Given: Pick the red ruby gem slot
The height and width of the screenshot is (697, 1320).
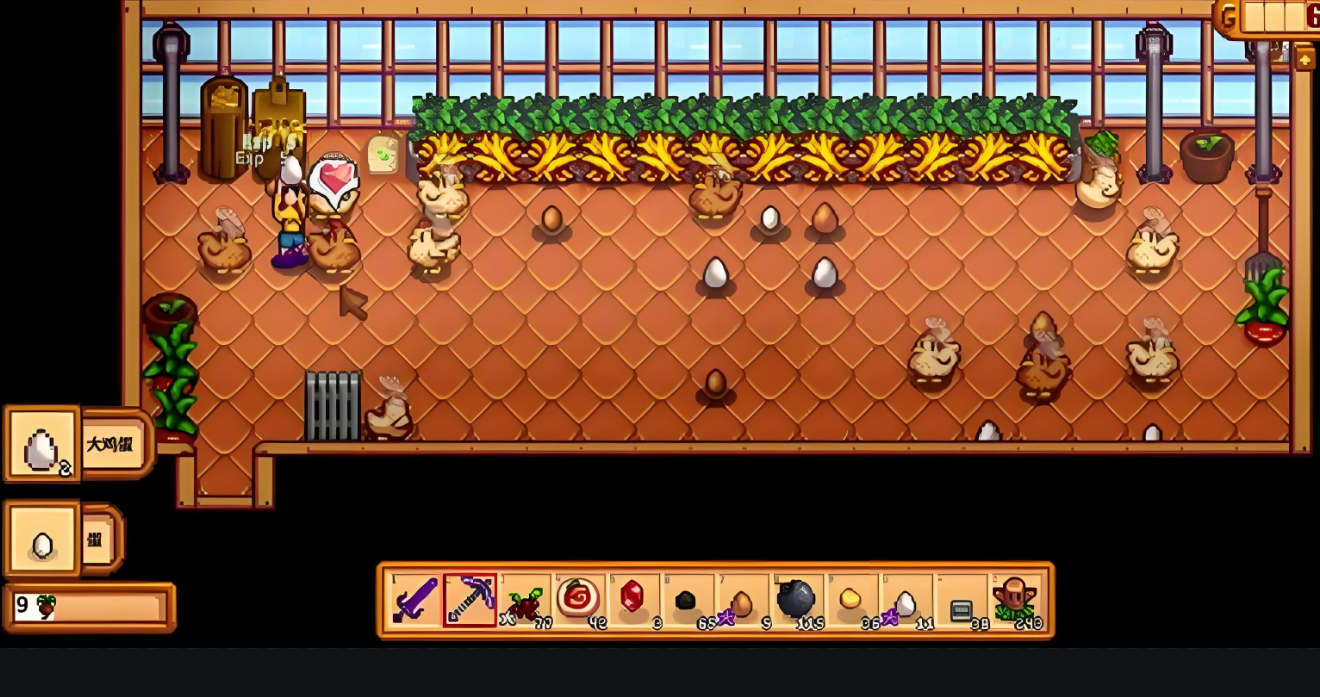Looking at the screenshot, I should (x=633, y=600).
